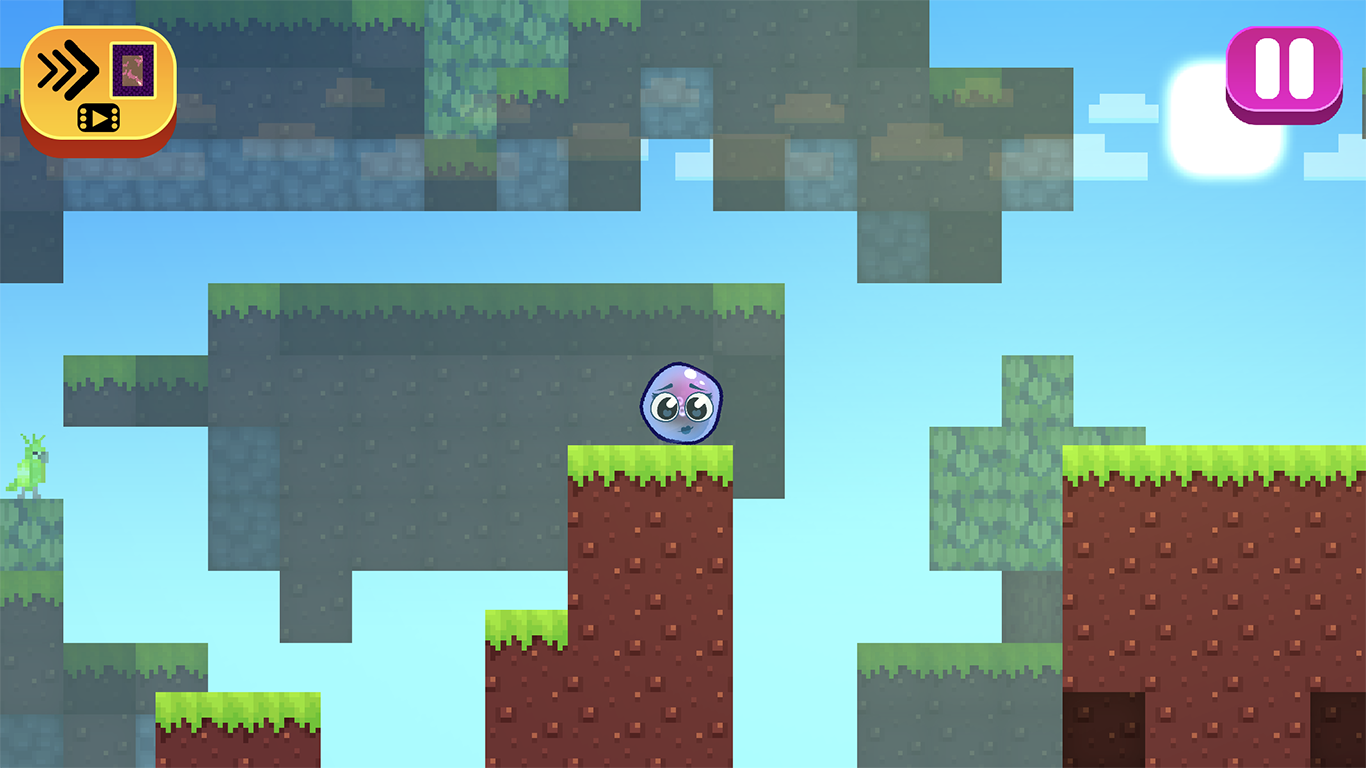Viewport: 1366px width, 768px height.
Task: Tap the worried purple slime character
Action: pos(680,400)
